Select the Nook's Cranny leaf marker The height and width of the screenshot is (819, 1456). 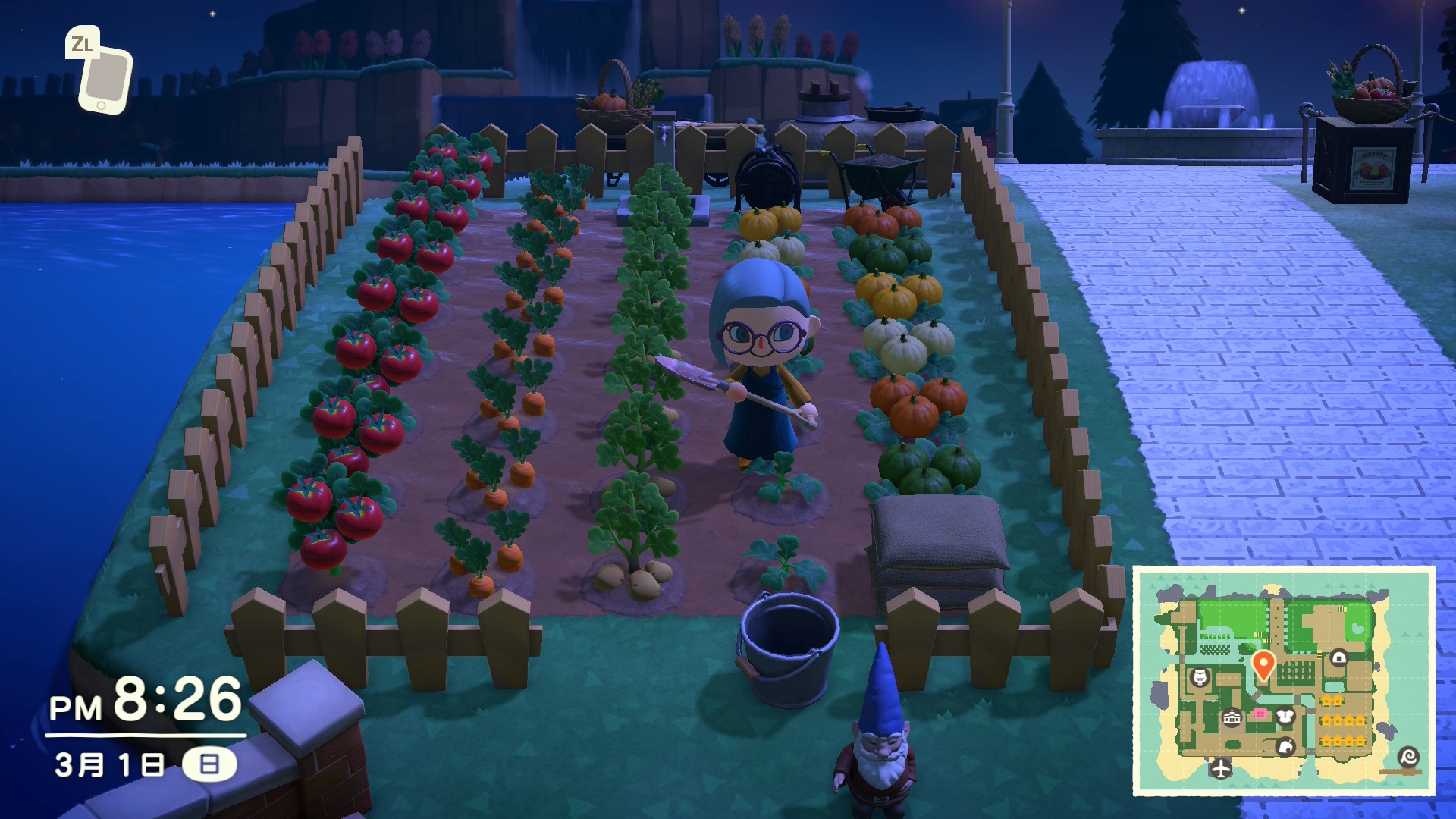coord(1285,747)
